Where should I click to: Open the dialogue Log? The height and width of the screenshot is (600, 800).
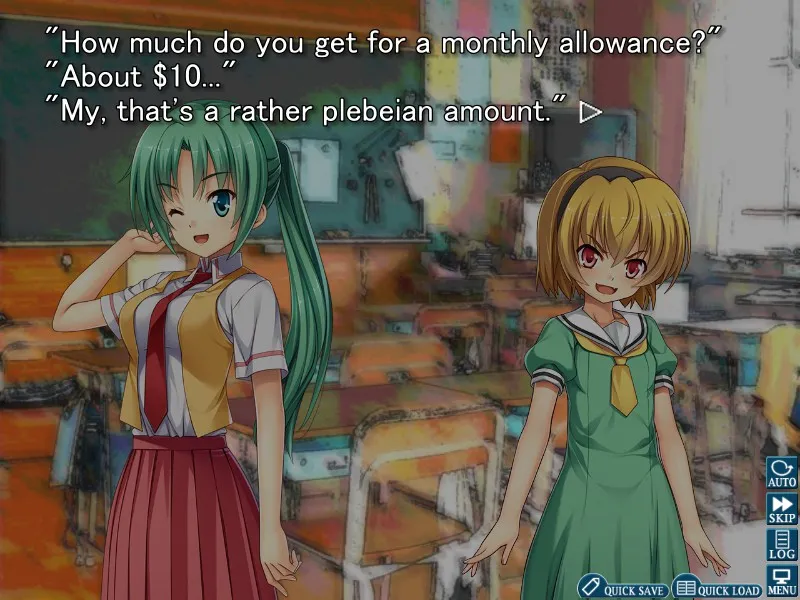click(781, 544)
